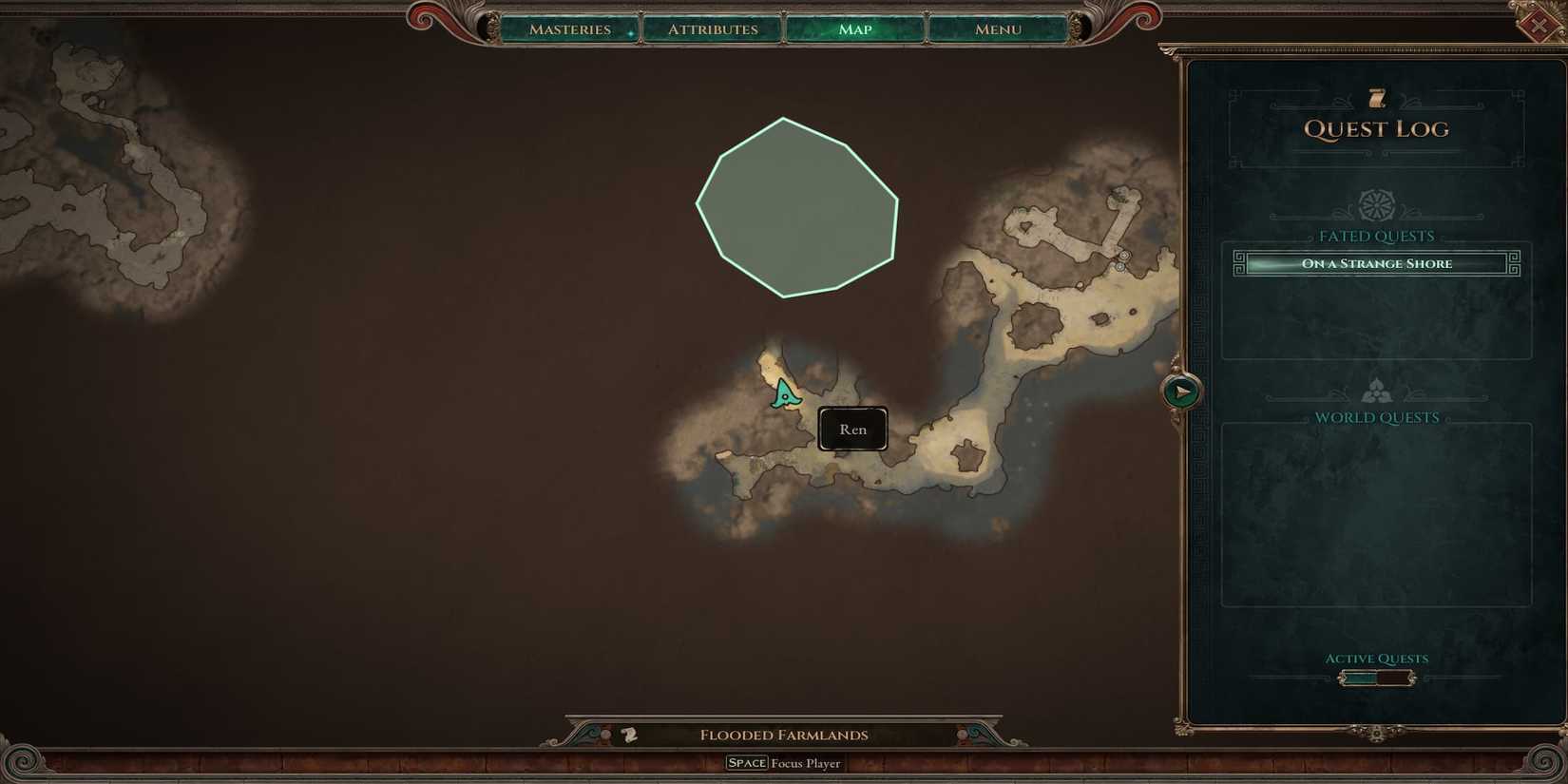Viewport: 1568px width, 784px height.
Task: Click the red cross emblem at top right
Action: click(1540, 23)
